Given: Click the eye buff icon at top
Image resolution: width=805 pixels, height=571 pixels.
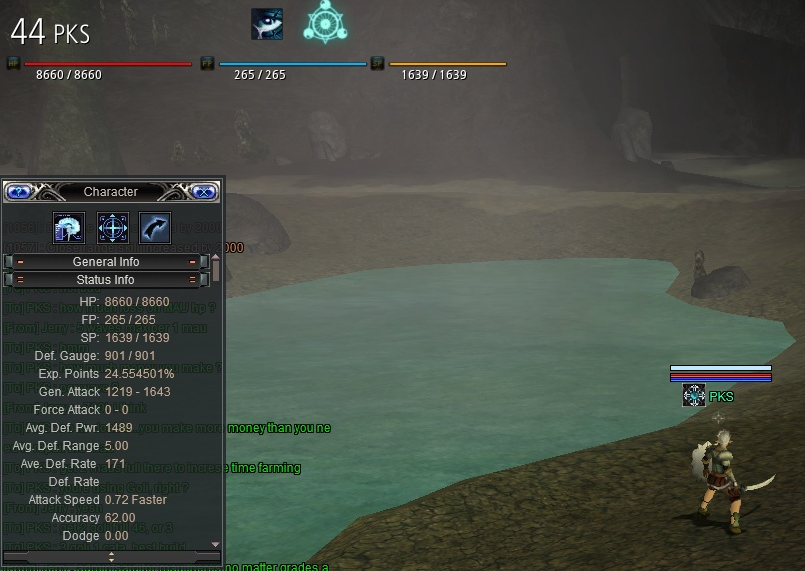Looking at the screenshot, I should pos(267,24).
